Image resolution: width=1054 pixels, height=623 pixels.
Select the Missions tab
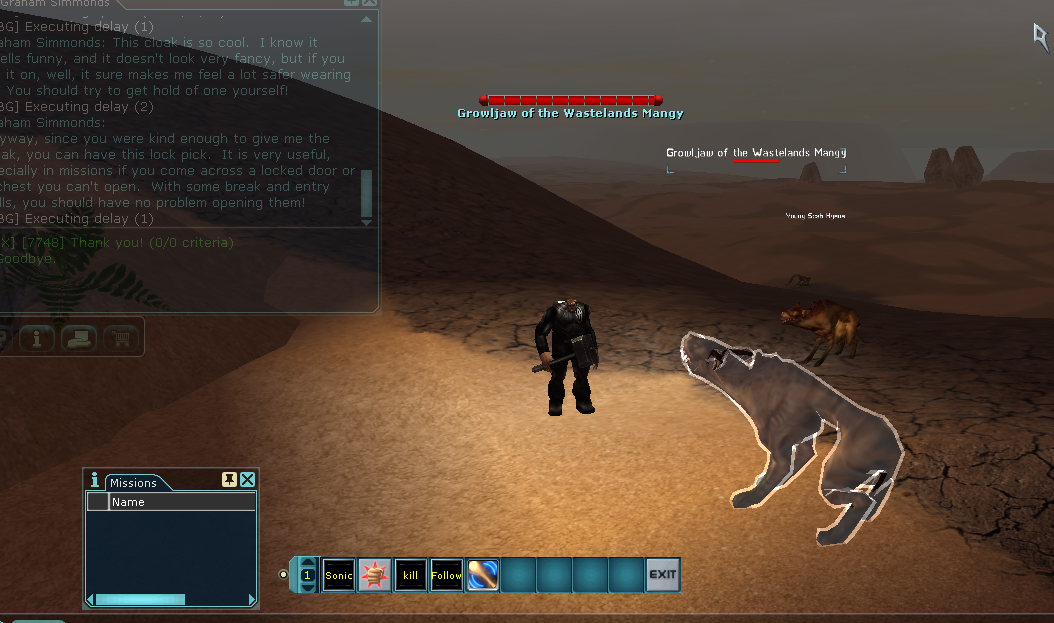(133, 483)
